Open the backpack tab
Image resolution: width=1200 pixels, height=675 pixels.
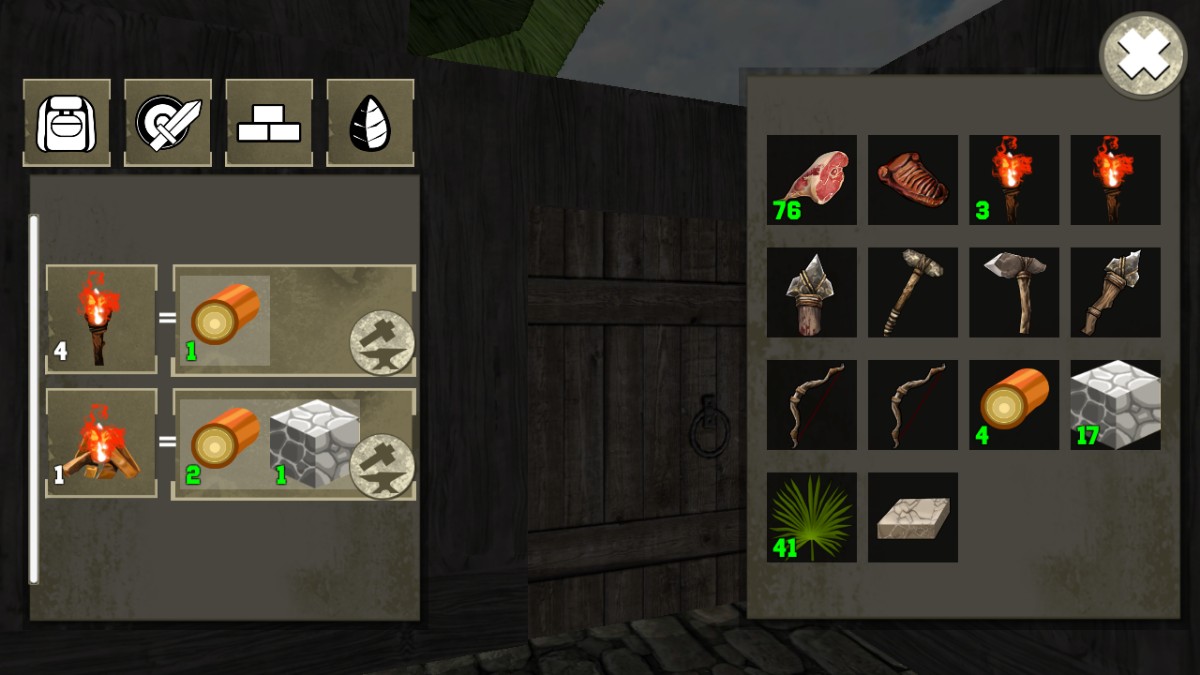click(x=67, y=122)
